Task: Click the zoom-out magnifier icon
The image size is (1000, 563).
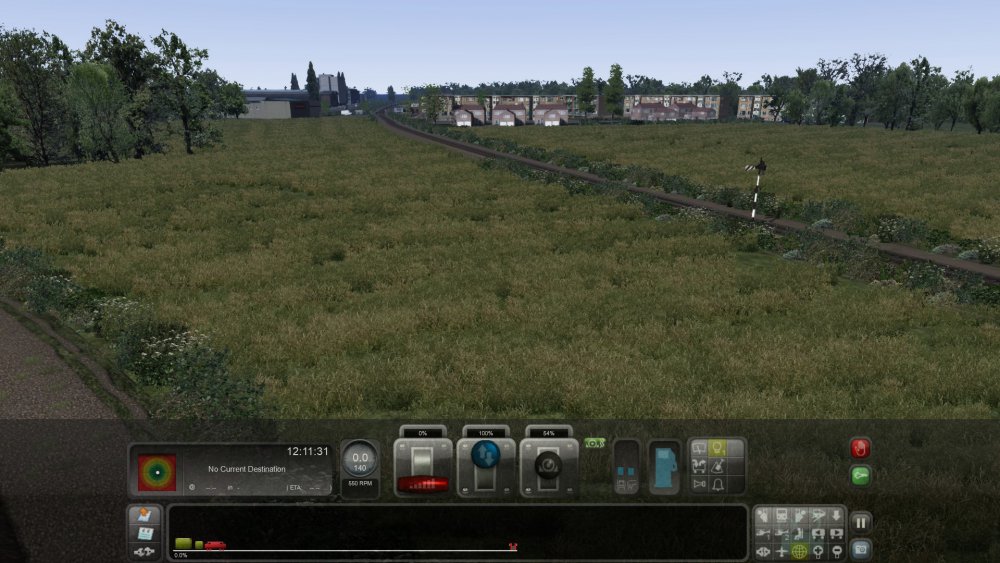Action: tap(836, 551)
